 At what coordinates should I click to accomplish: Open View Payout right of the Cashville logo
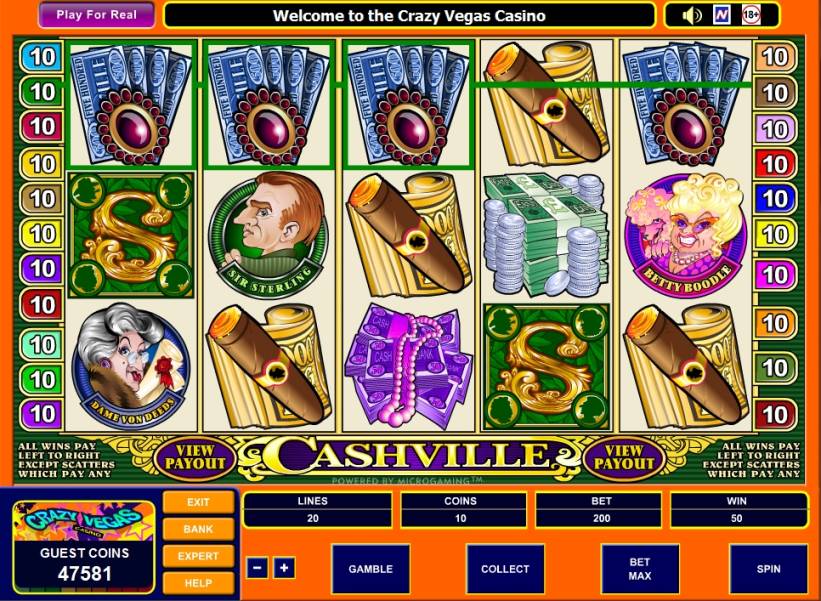pos(625,458)
